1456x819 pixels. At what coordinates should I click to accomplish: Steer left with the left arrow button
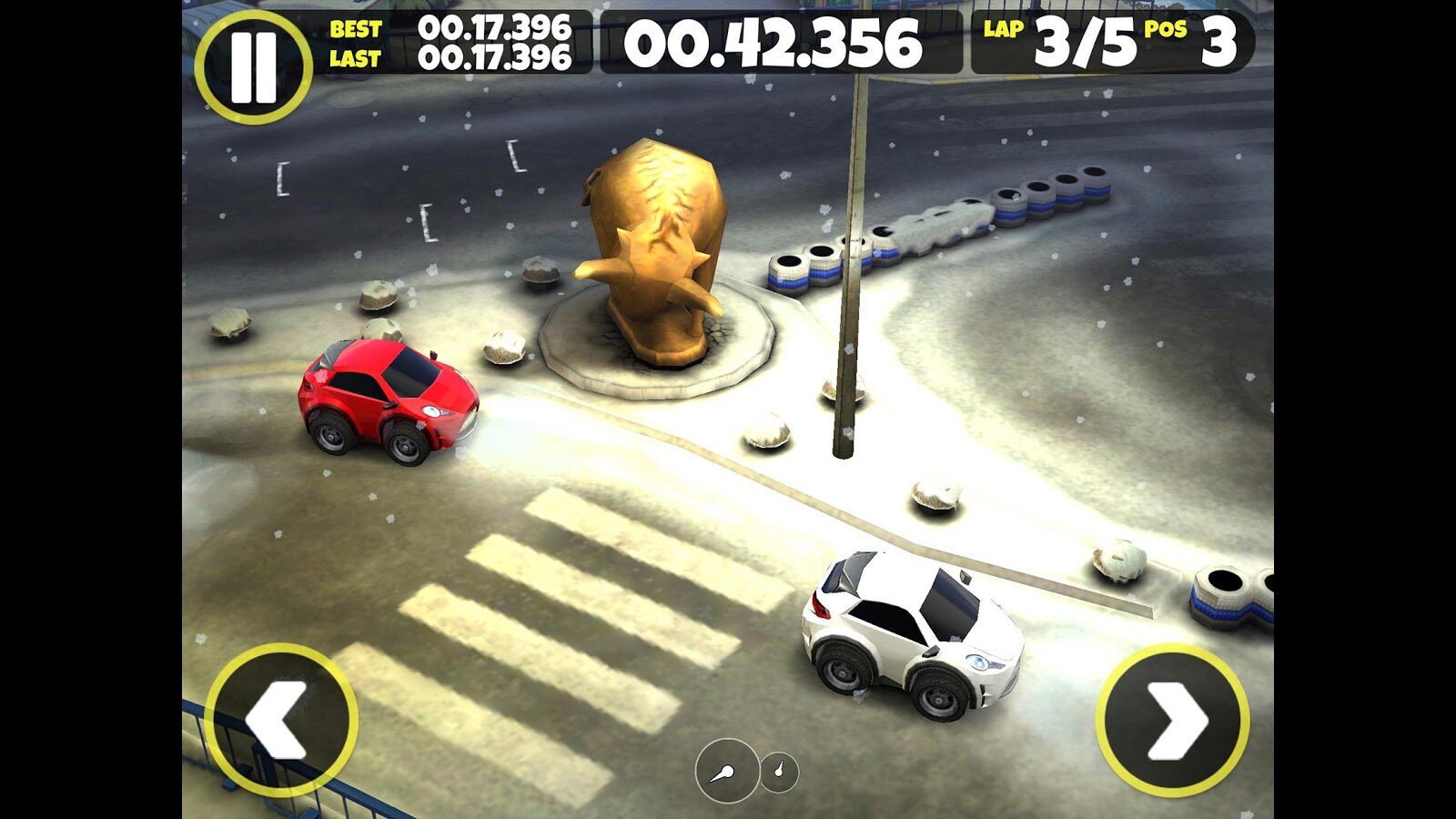pyautogui.click(x=280, y=719)
